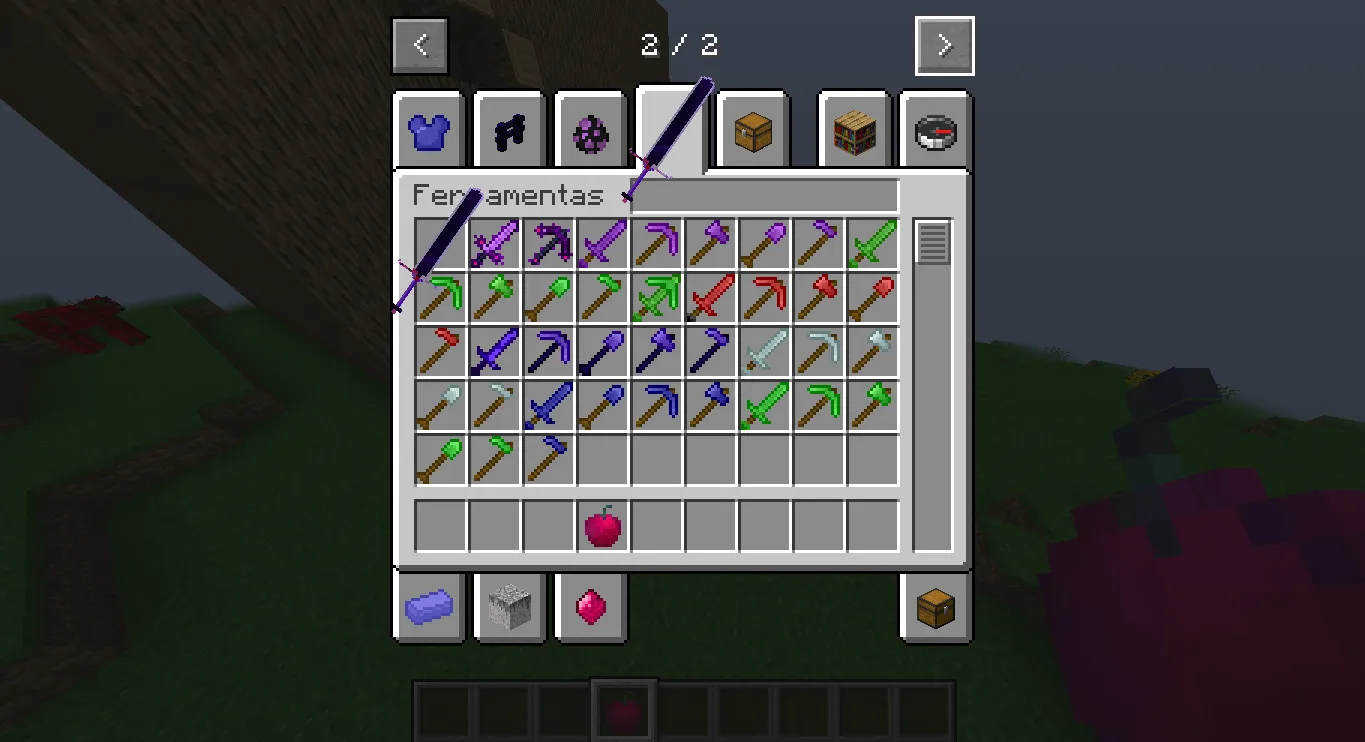Select the long purple sword in the first slot
The height and width of the screenshot is (742, 1365).
440,243
